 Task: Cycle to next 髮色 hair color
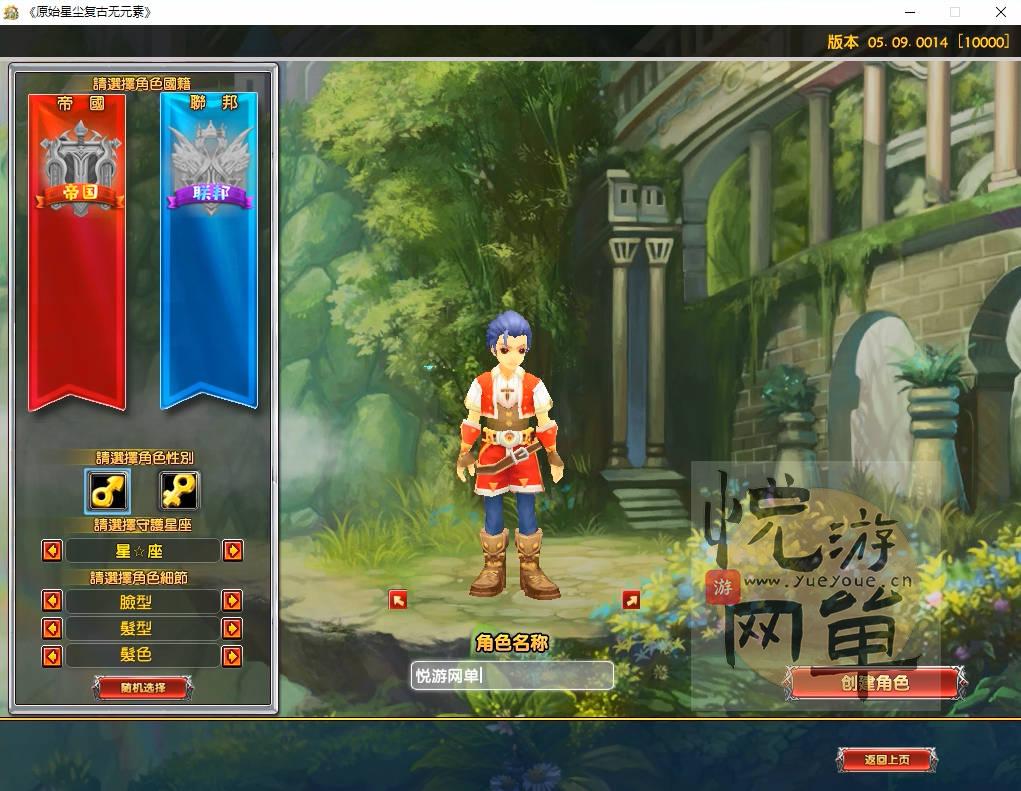click(232, 656)
